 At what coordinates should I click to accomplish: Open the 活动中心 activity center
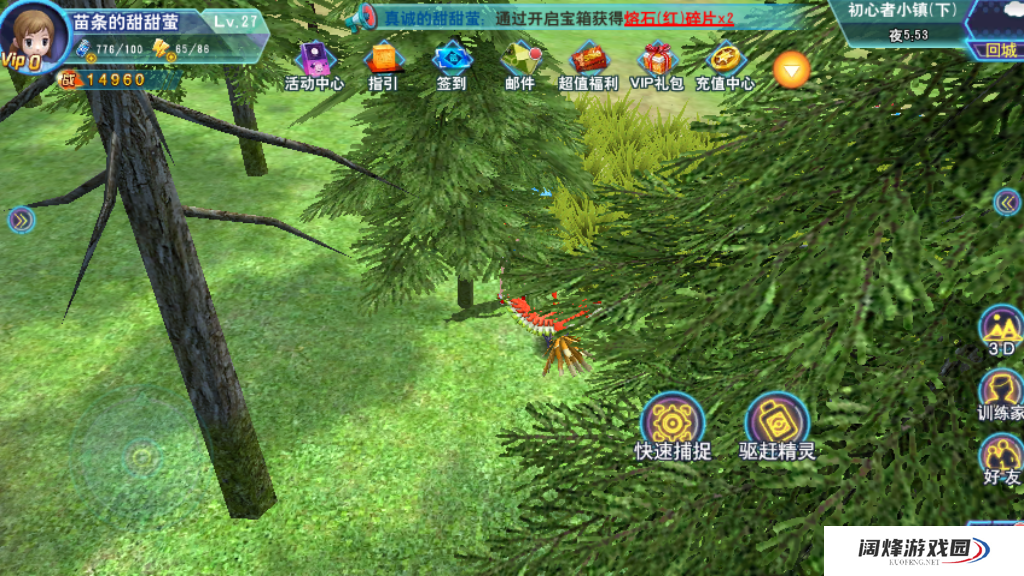point(314,64)
